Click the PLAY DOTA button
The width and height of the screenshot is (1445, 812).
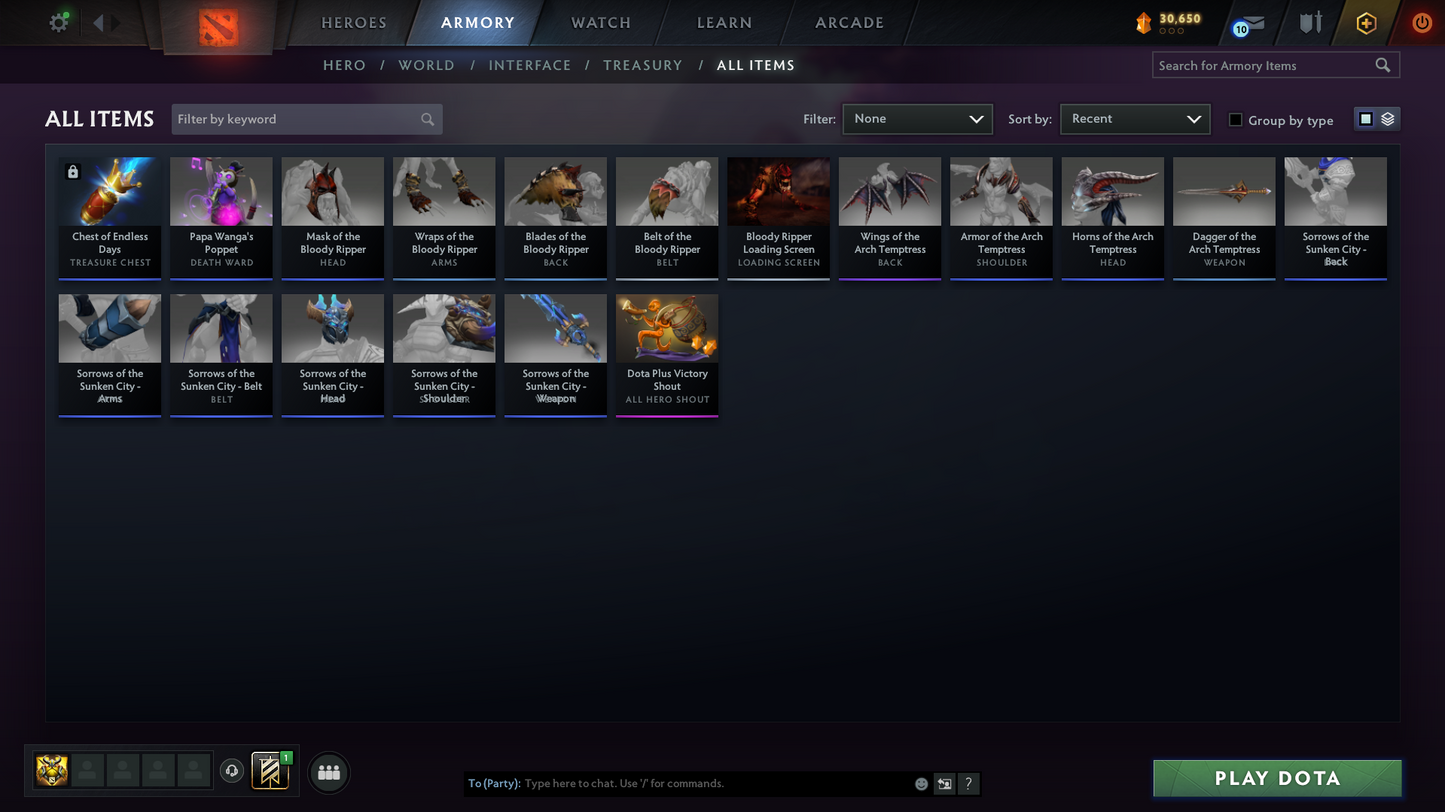point(1277,777)
